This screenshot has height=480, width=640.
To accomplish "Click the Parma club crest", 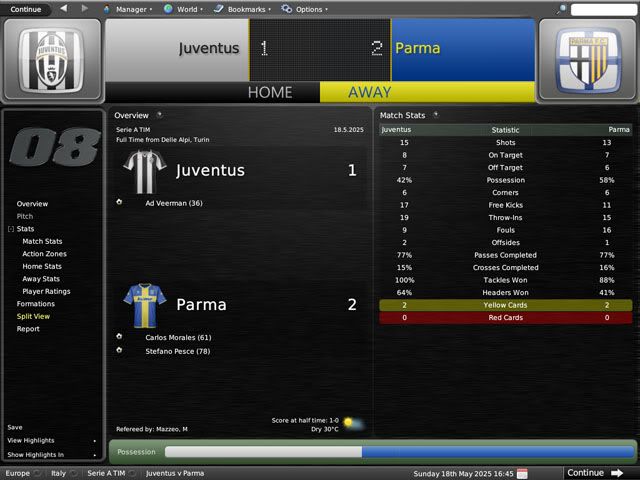I will coord(587,60).
